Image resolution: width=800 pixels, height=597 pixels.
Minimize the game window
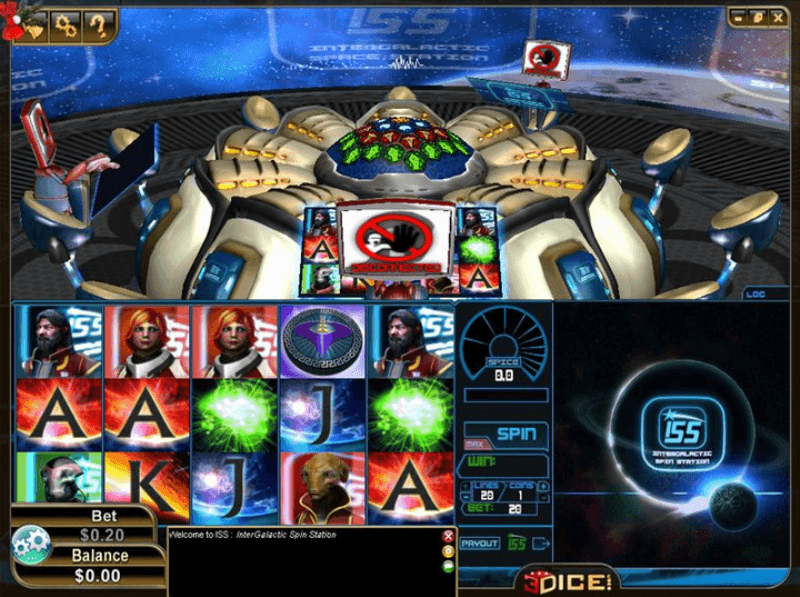(x=738, y=17)
